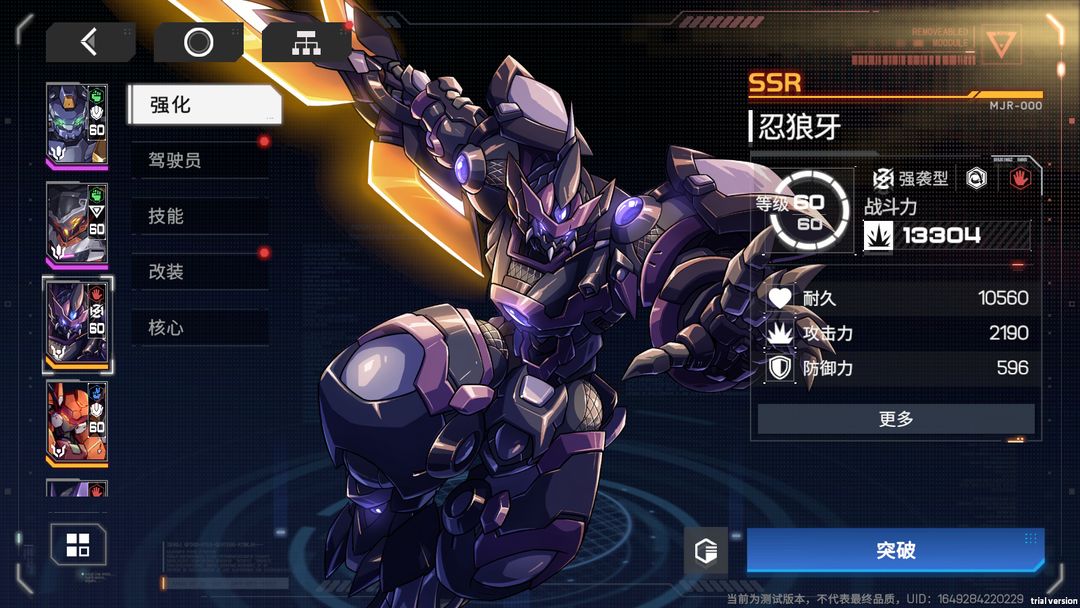Click the 强袭型 type icon

(x=883, y=179)
